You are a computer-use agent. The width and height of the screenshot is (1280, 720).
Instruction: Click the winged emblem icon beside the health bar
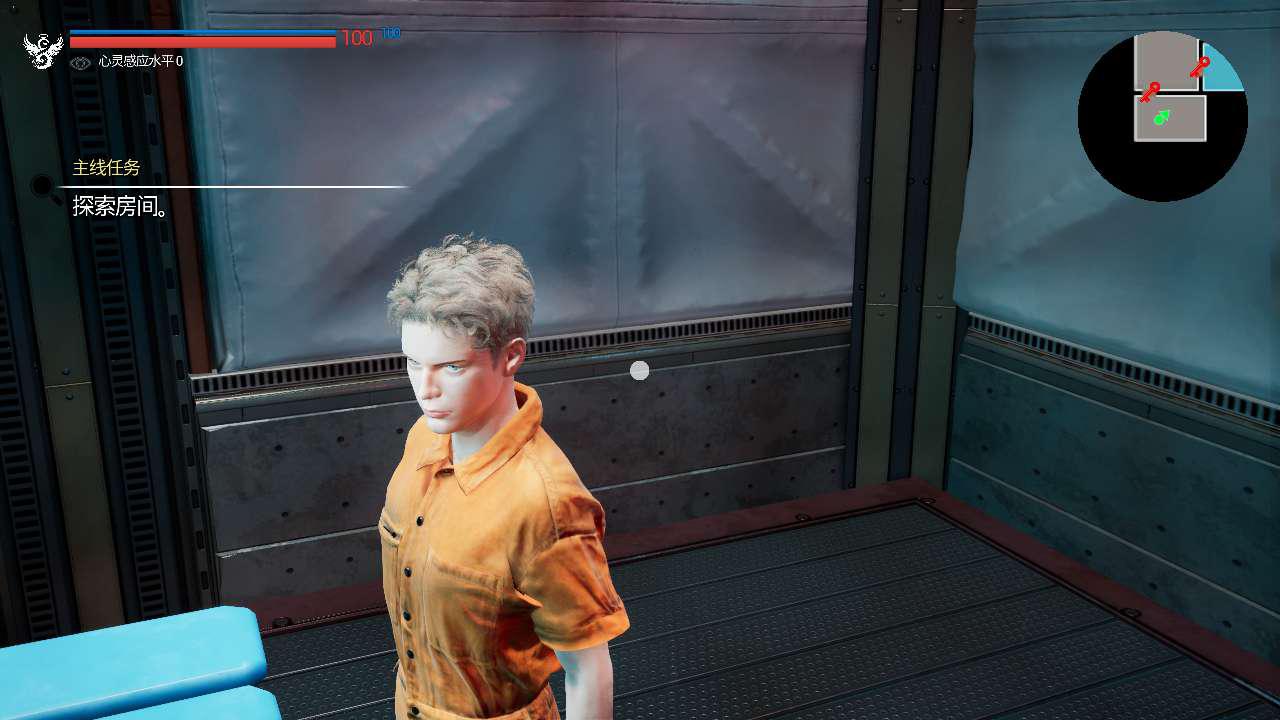coord(43,51)
